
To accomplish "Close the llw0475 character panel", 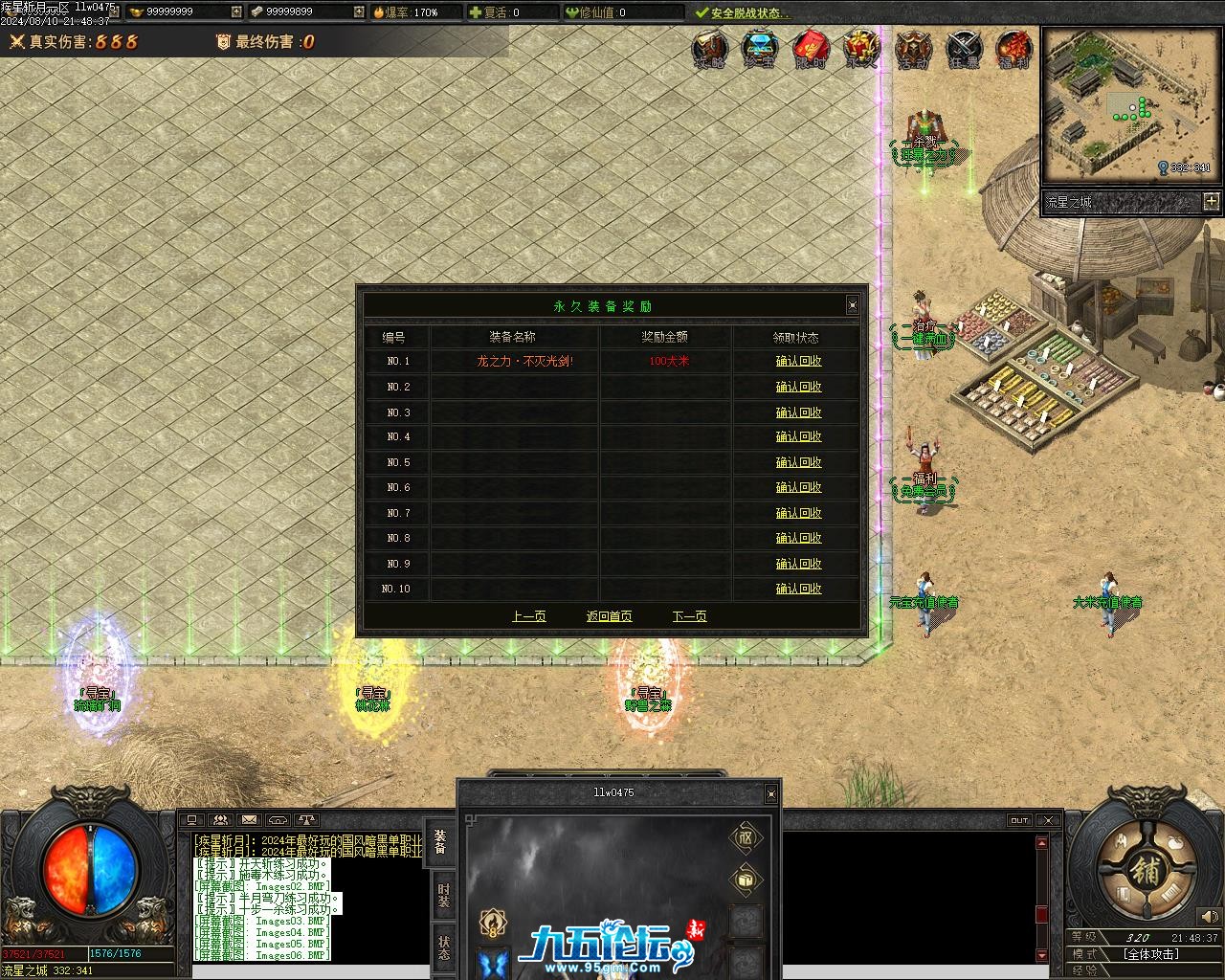I will [x=770, y=793].
